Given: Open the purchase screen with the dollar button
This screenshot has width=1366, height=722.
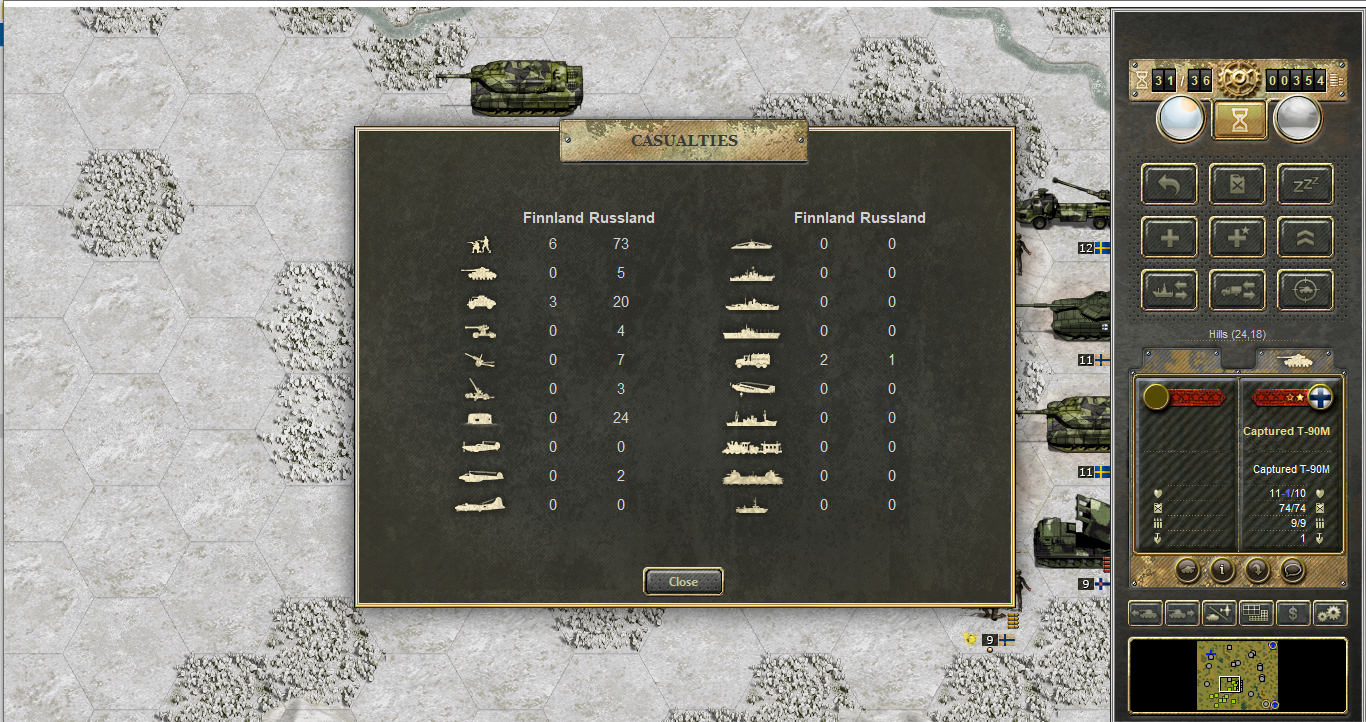Looking at the screenshot, I should pos(1293,612).
